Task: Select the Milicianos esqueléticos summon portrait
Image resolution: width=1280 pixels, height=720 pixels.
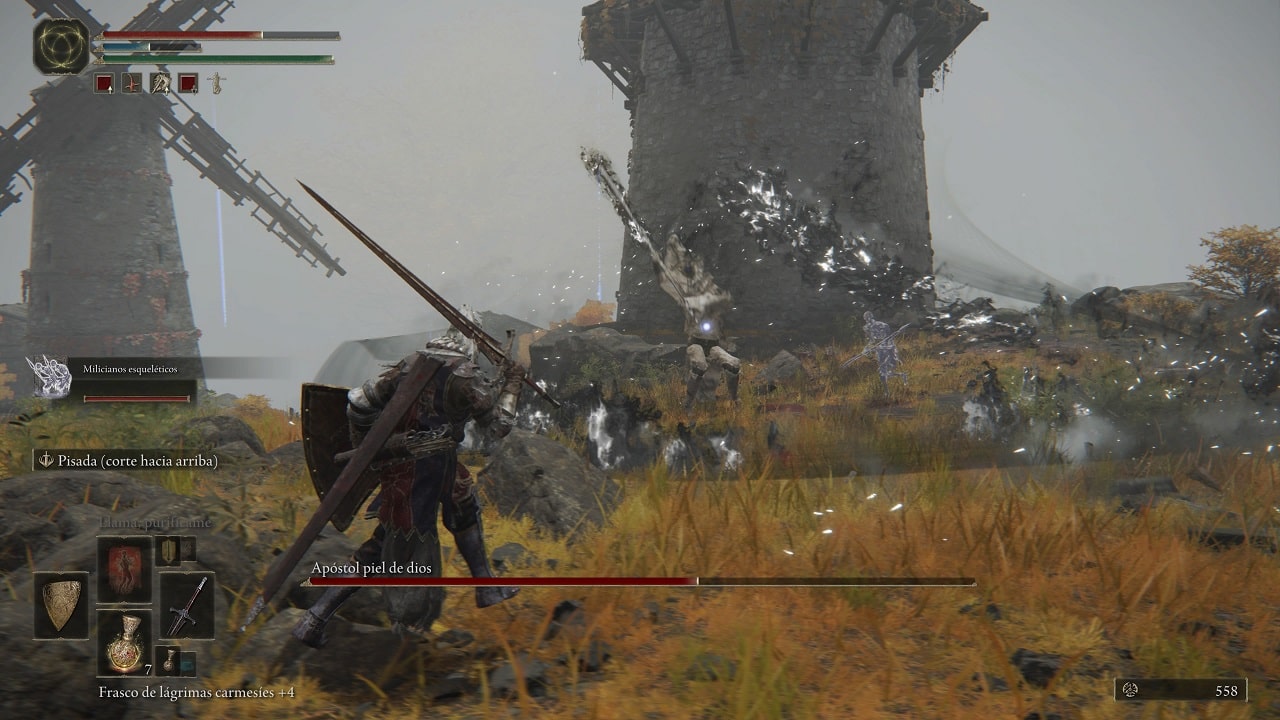Action: (47, 376)
